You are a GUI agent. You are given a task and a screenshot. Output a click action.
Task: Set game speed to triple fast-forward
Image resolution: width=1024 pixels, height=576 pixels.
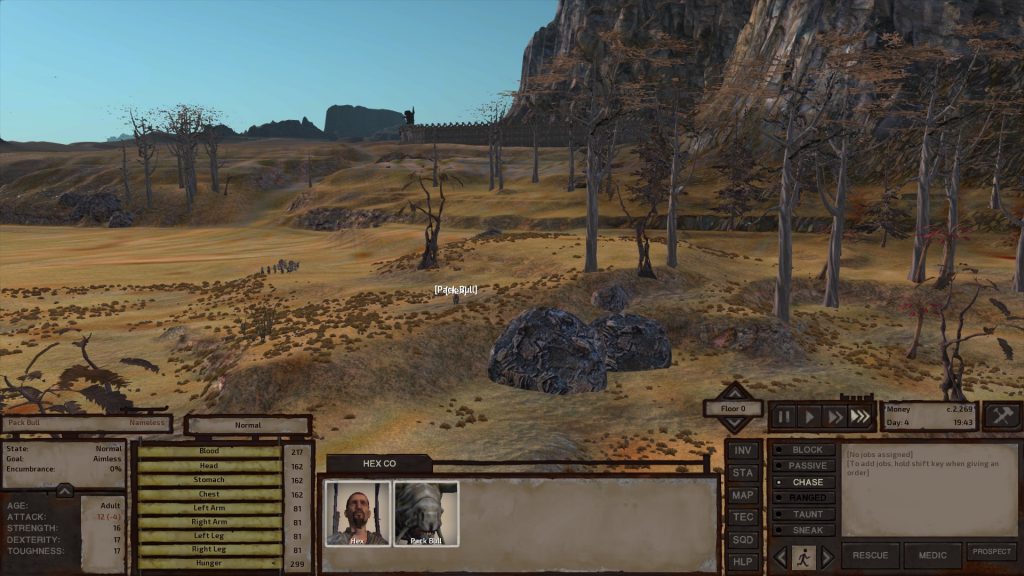point(860,416)
